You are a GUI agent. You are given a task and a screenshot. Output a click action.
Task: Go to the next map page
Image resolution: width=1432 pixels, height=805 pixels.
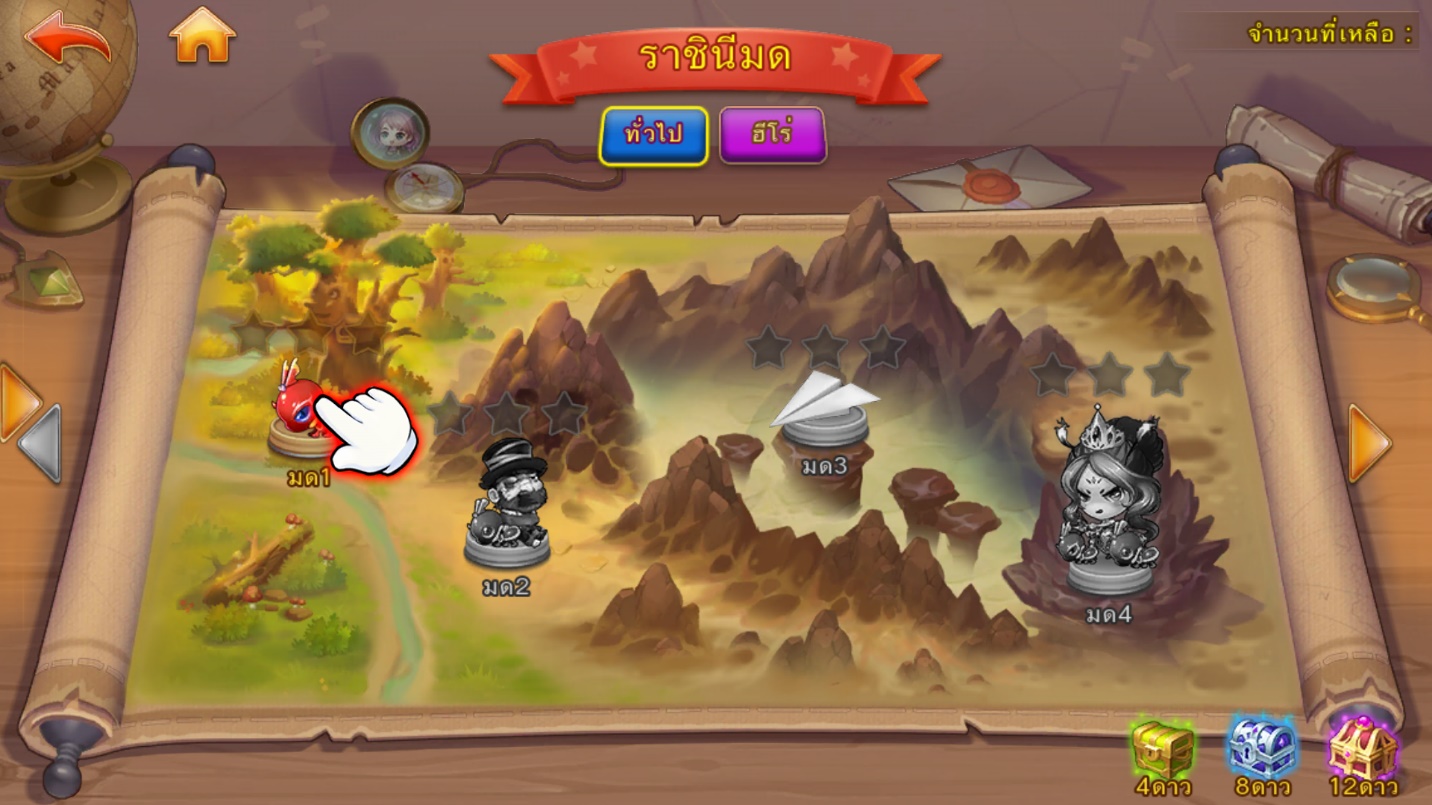(1368, 443)
